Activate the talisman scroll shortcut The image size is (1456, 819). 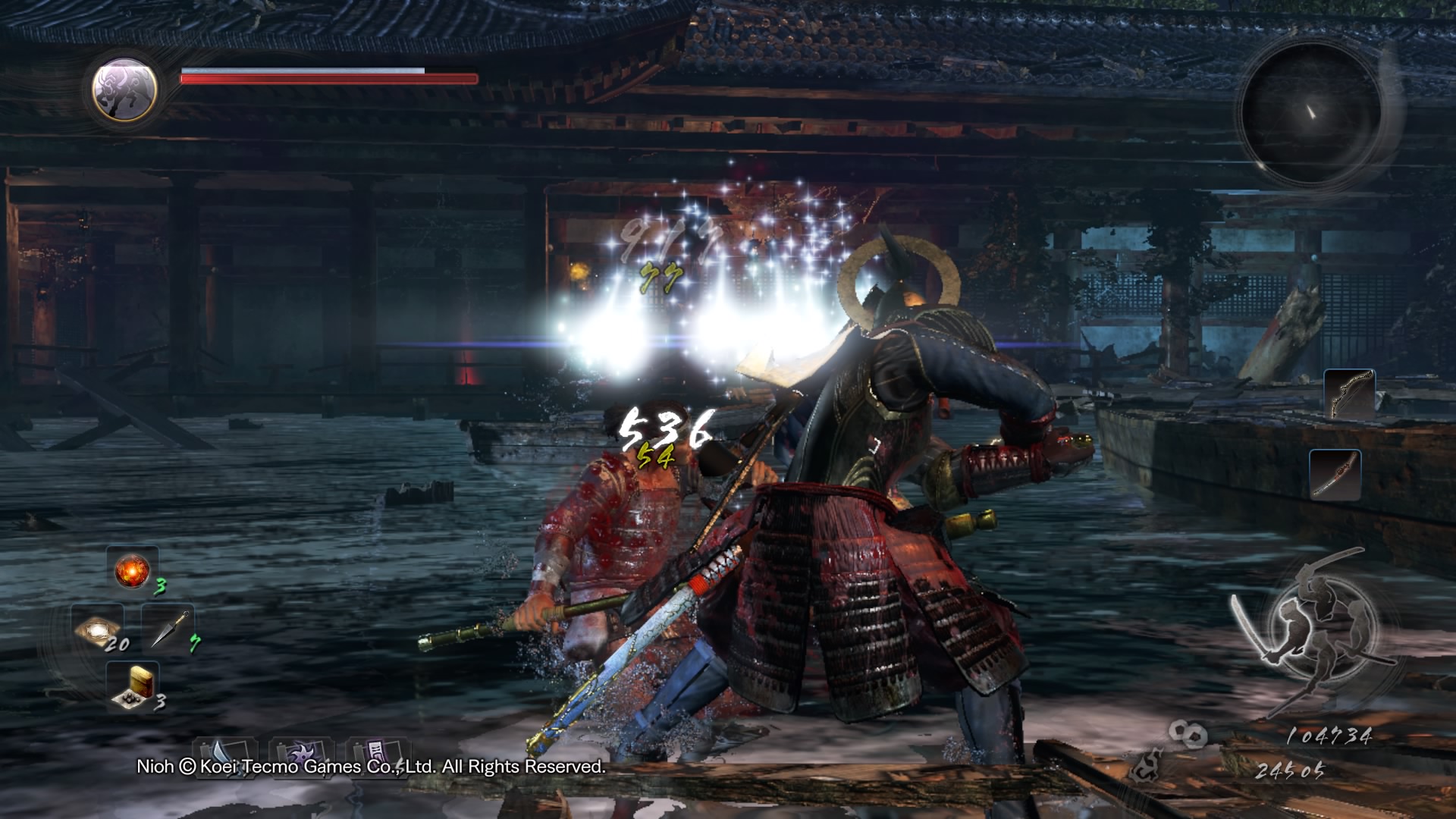378,753
